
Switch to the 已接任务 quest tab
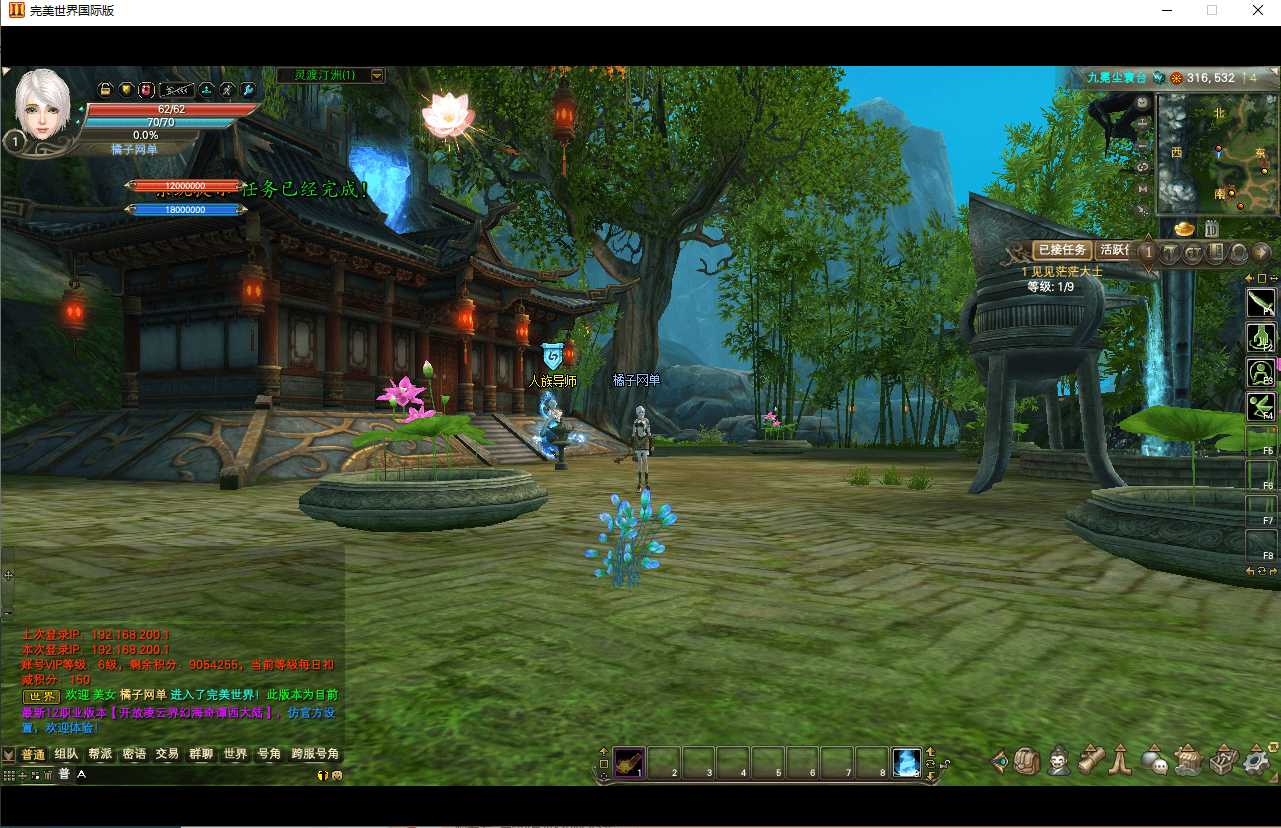(1061, 250)
